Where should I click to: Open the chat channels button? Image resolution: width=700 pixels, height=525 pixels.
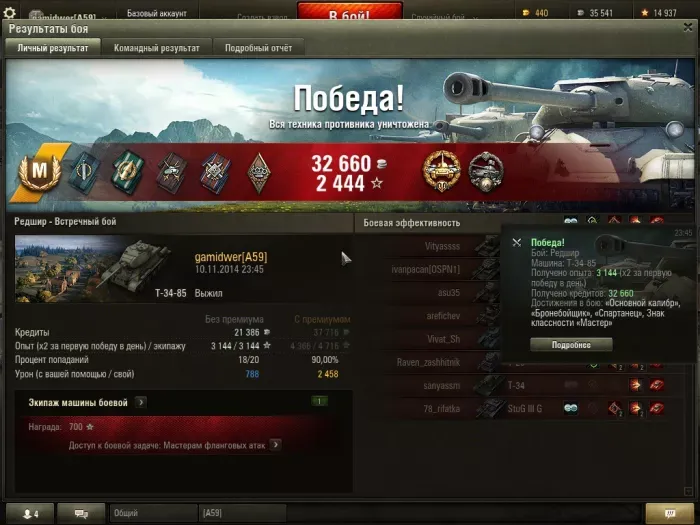point(82,513)
